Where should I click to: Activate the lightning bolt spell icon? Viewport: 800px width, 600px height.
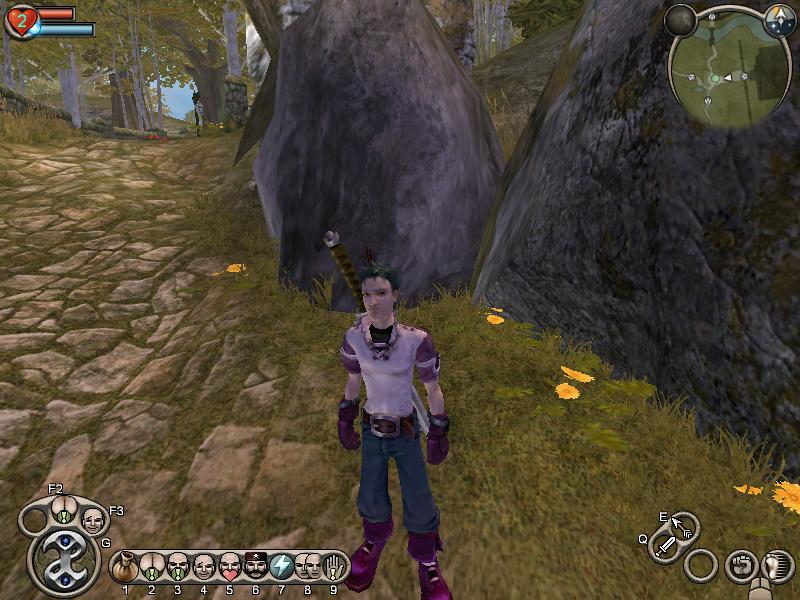point(281,566)
